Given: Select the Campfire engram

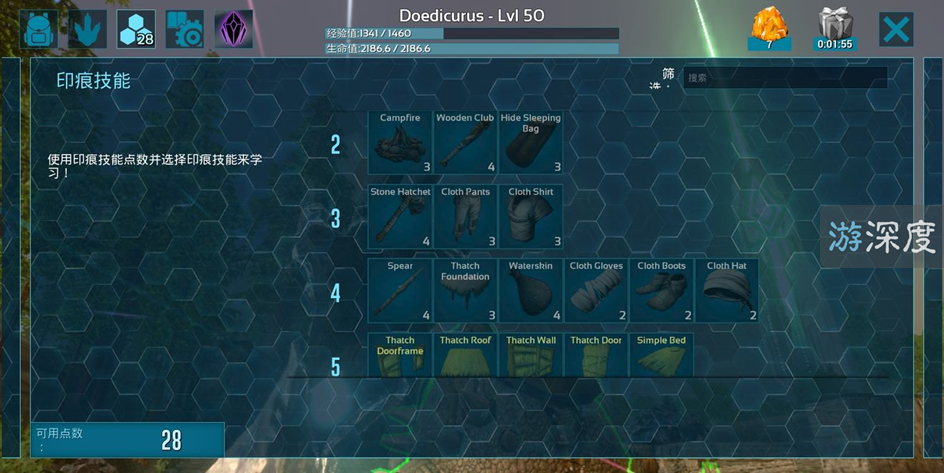Looking at the screenshot, I should click(400, 143).
